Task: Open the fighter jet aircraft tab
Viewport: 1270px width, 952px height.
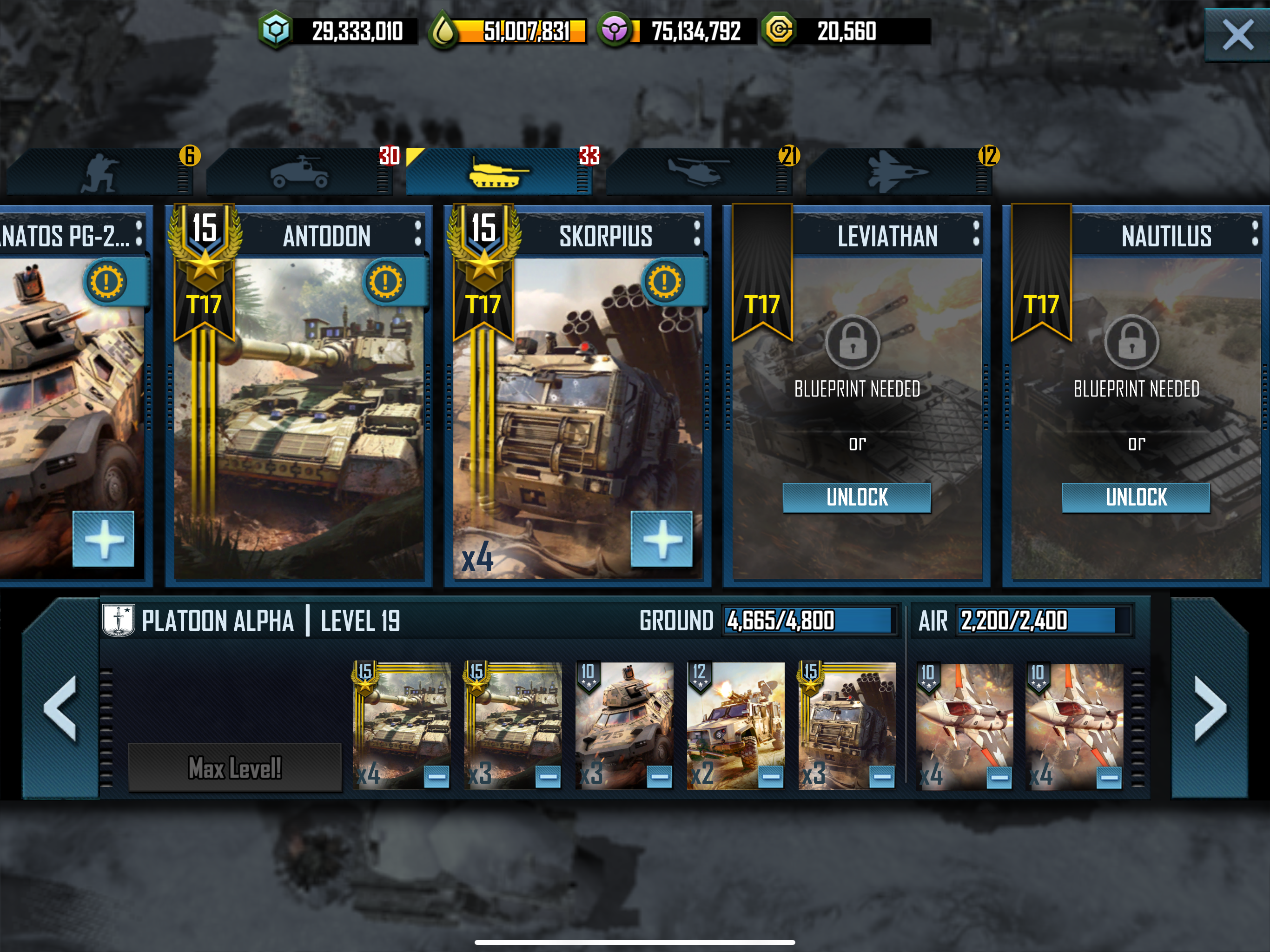Action: click(897, 172)
